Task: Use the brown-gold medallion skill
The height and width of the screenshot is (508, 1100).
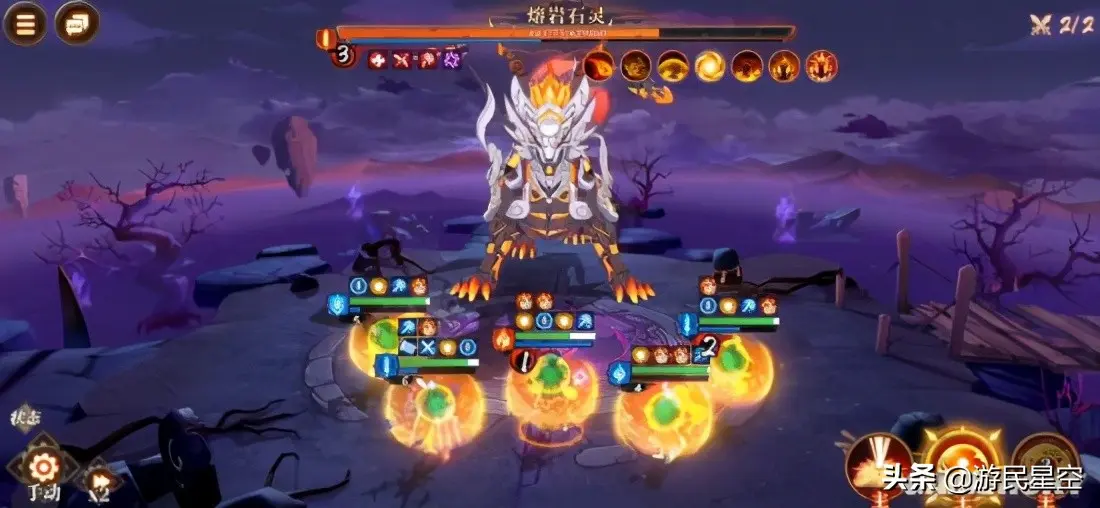Action: 1045,460
